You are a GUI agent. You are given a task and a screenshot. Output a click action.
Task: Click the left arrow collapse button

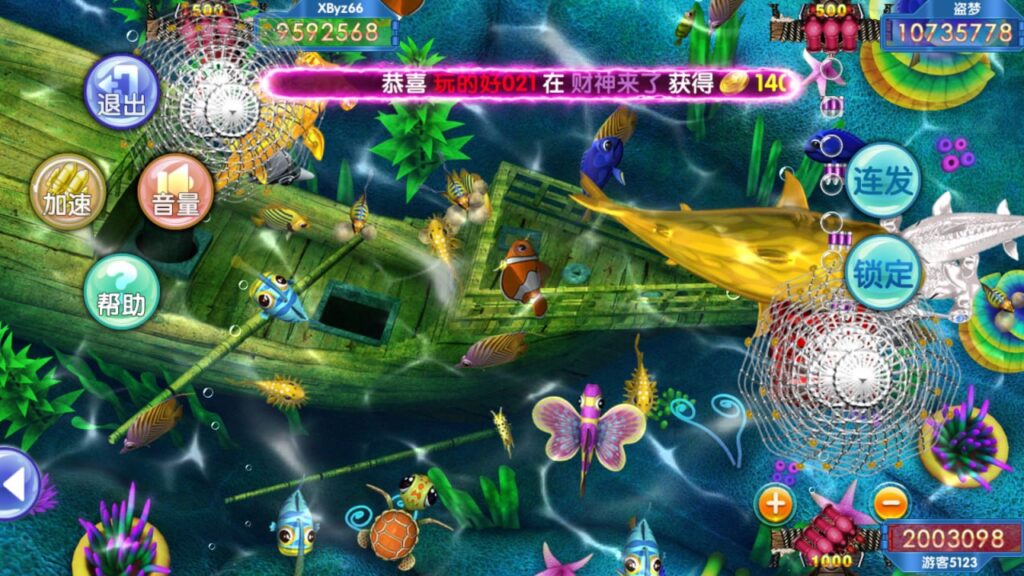(x=16, y=484)
